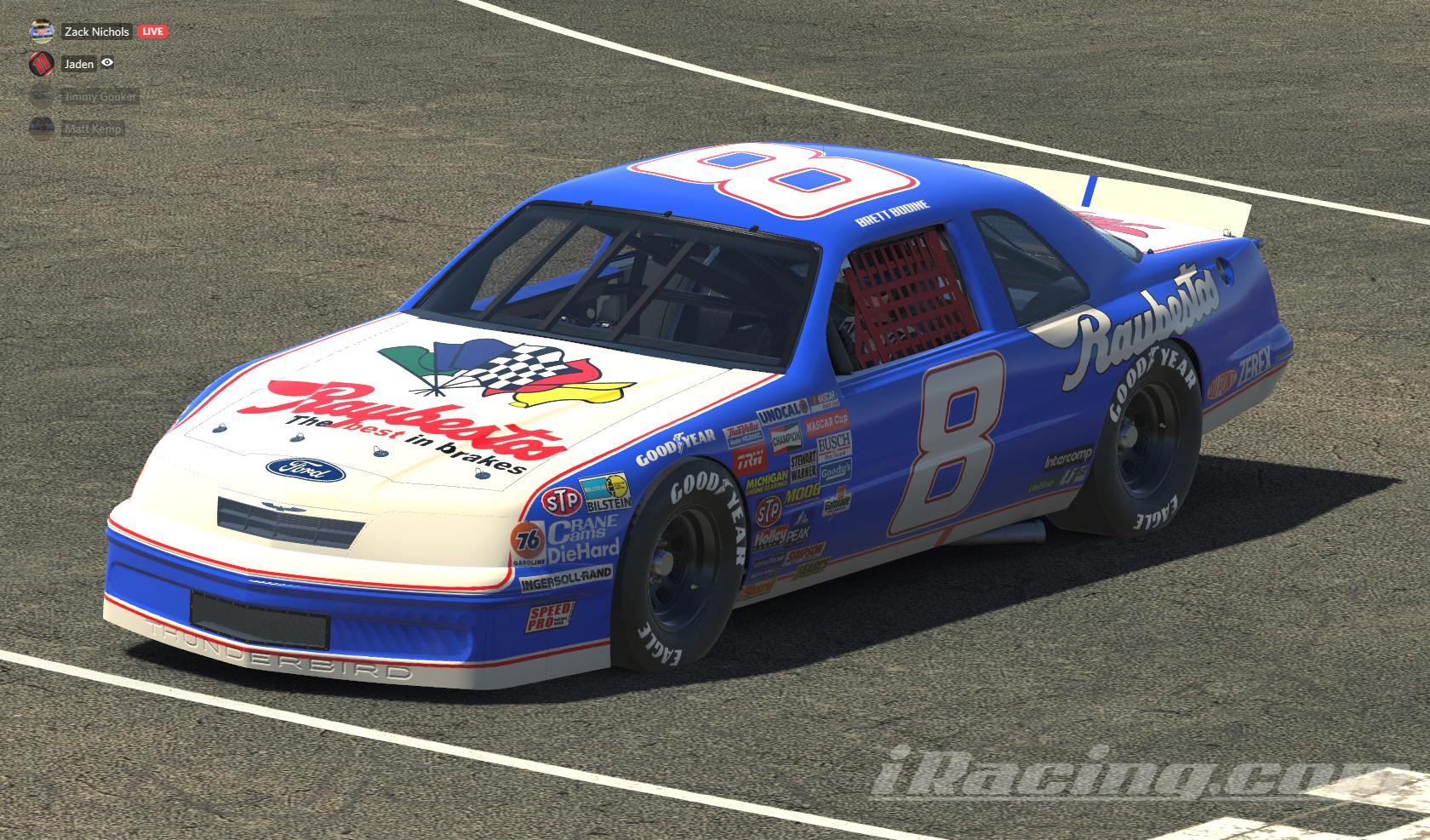The image size is (1430, 840).
Task: Toggle the spectator eye icon beside Jaden
Action: 106,64
